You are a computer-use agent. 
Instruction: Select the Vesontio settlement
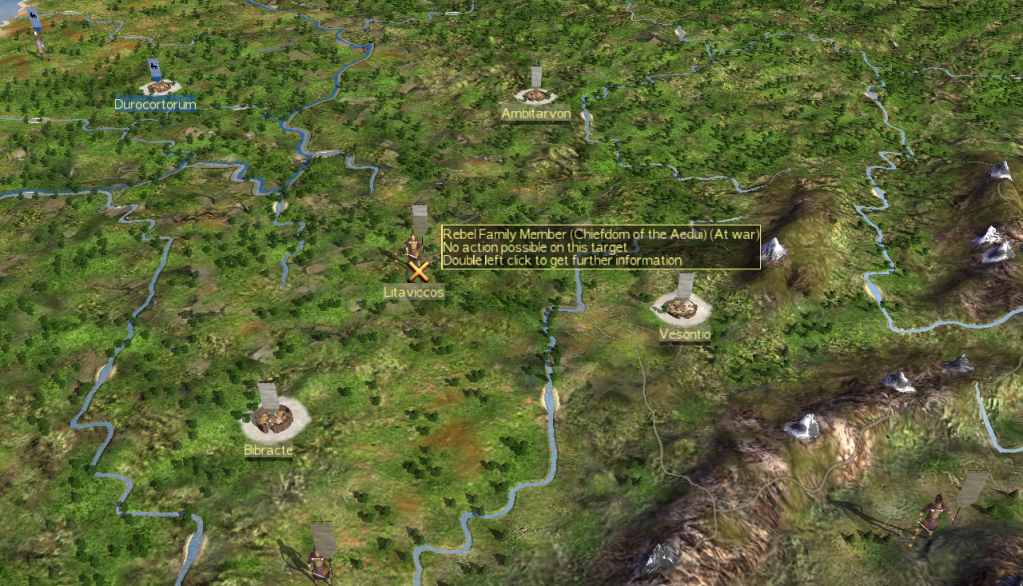tap(682, 305)
